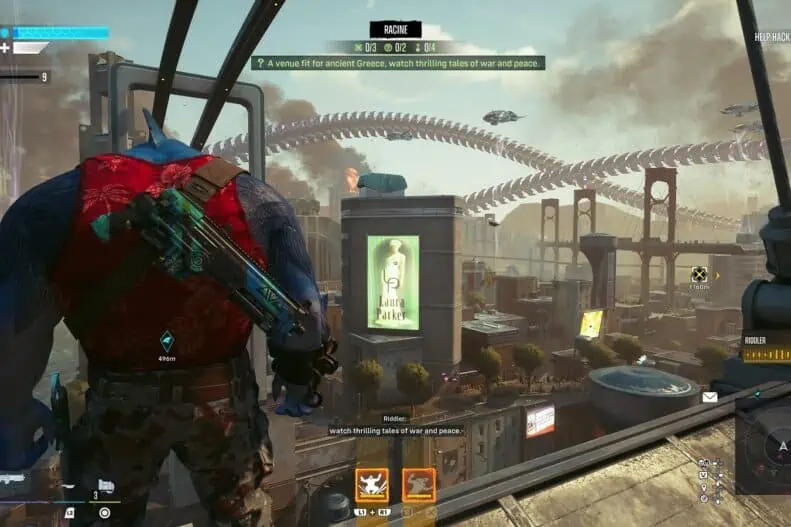Activate the leaping shark traversal ability
Image resolution: width=791 pixels, height=527 pixels.
coord(372,484)
